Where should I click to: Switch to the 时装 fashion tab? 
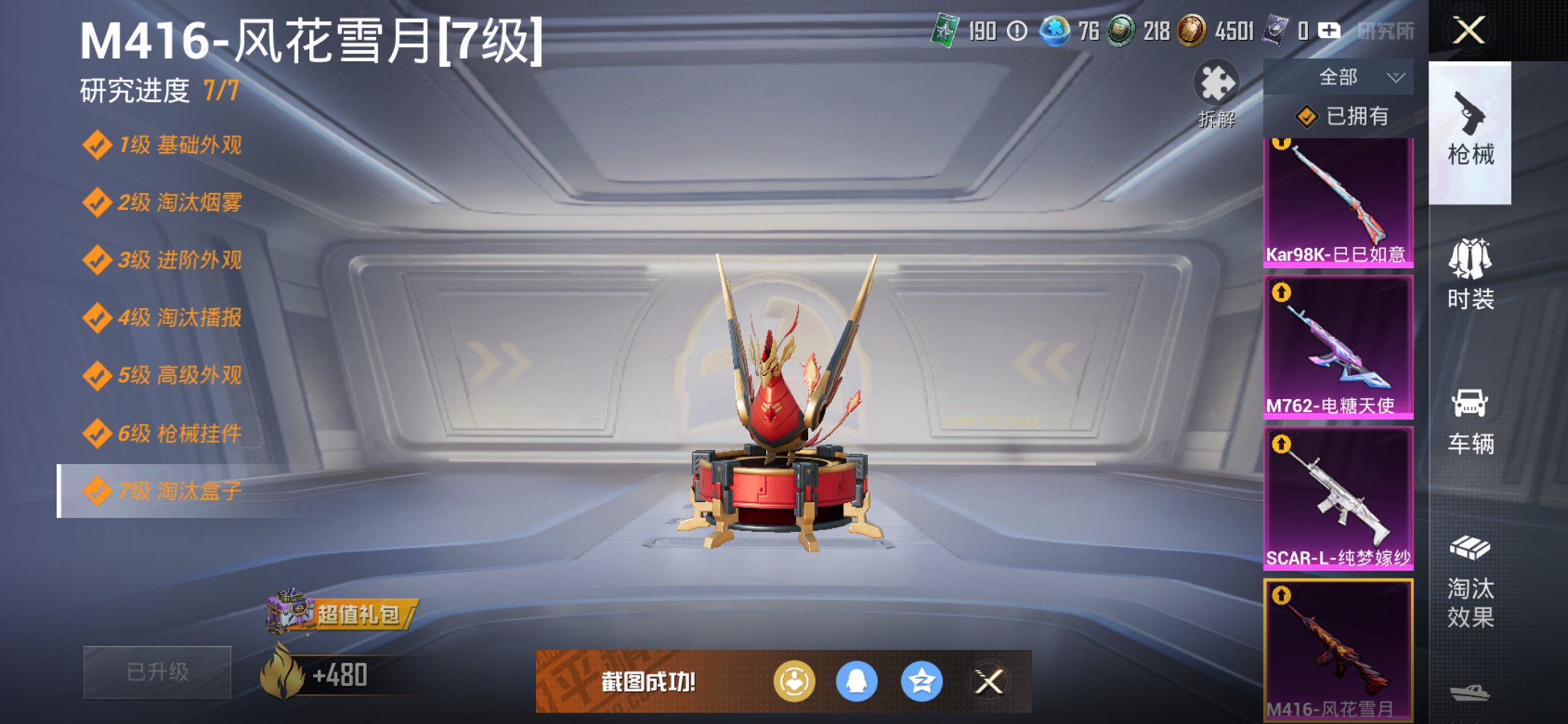pyautogui.click(x=1472, y=277)
